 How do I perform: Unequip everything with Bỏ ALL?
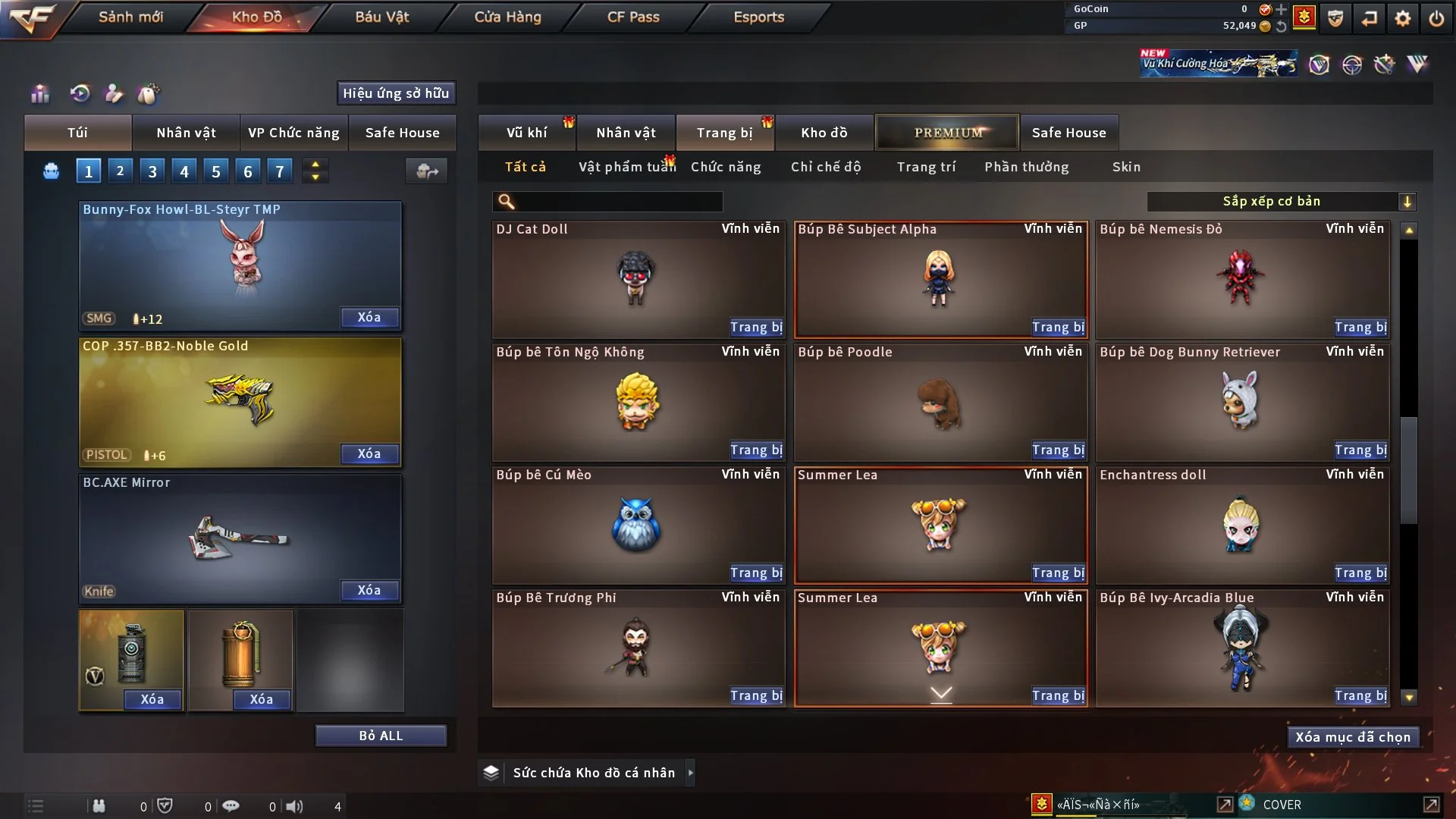[x=381, y=736]
